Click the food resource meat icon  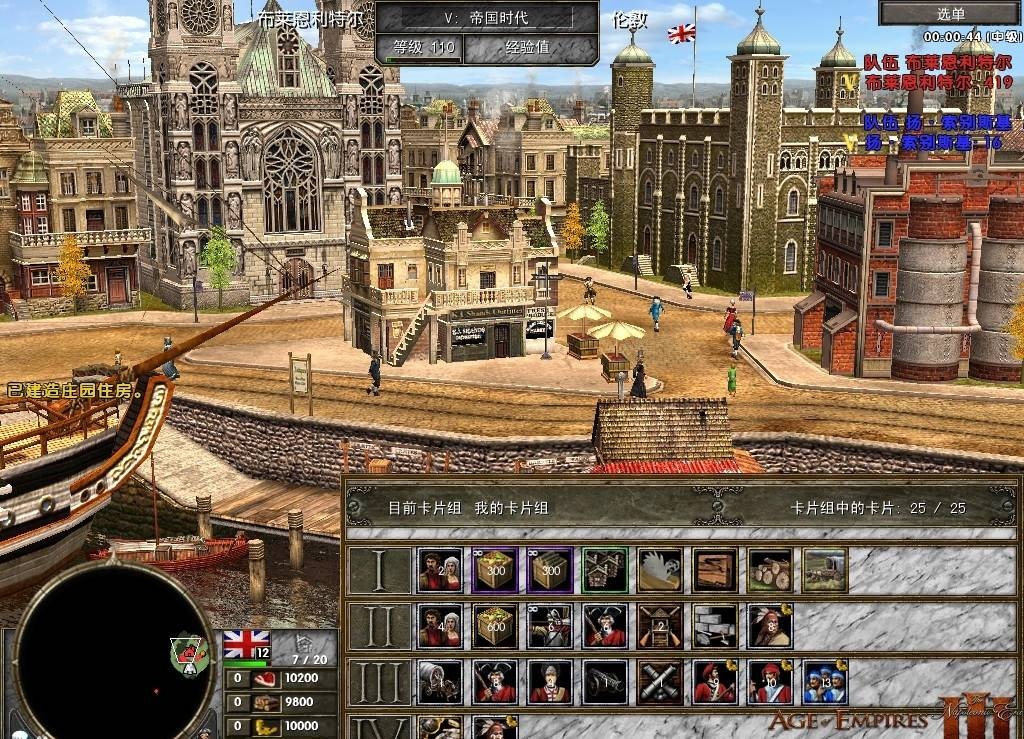pos(265,678)
